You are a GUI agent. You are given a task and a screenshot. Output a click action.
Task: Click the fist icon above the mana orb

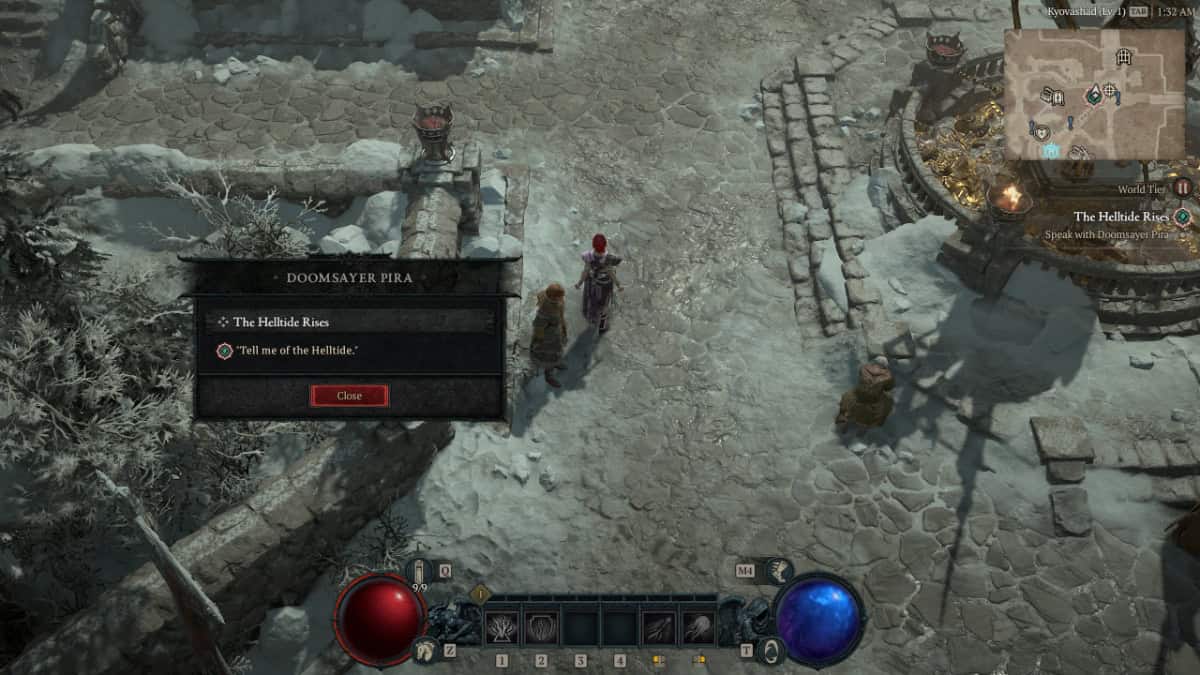click(x=776, y=571)
